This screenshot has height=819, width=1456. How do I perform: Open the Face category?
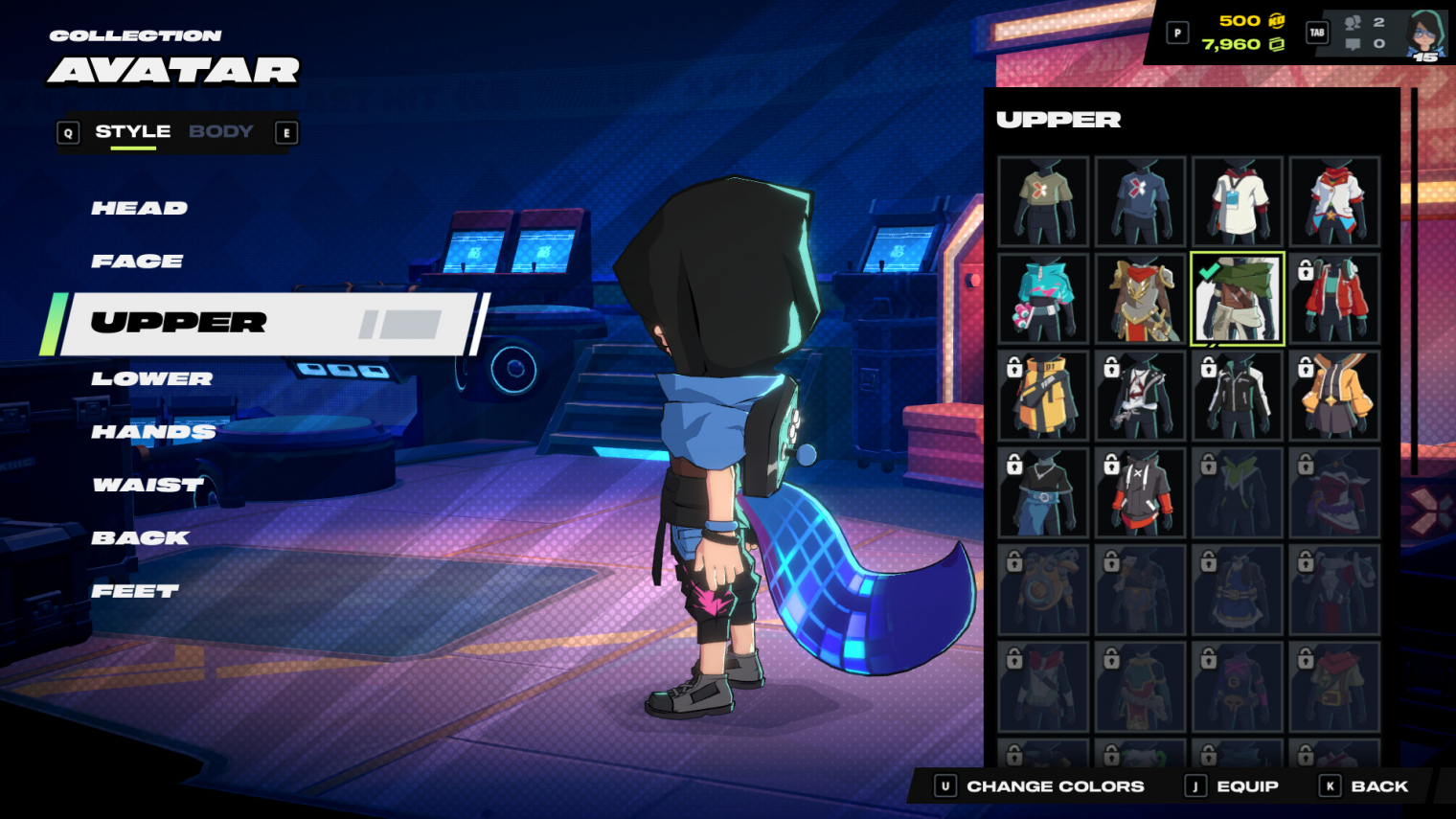(137, 262)
